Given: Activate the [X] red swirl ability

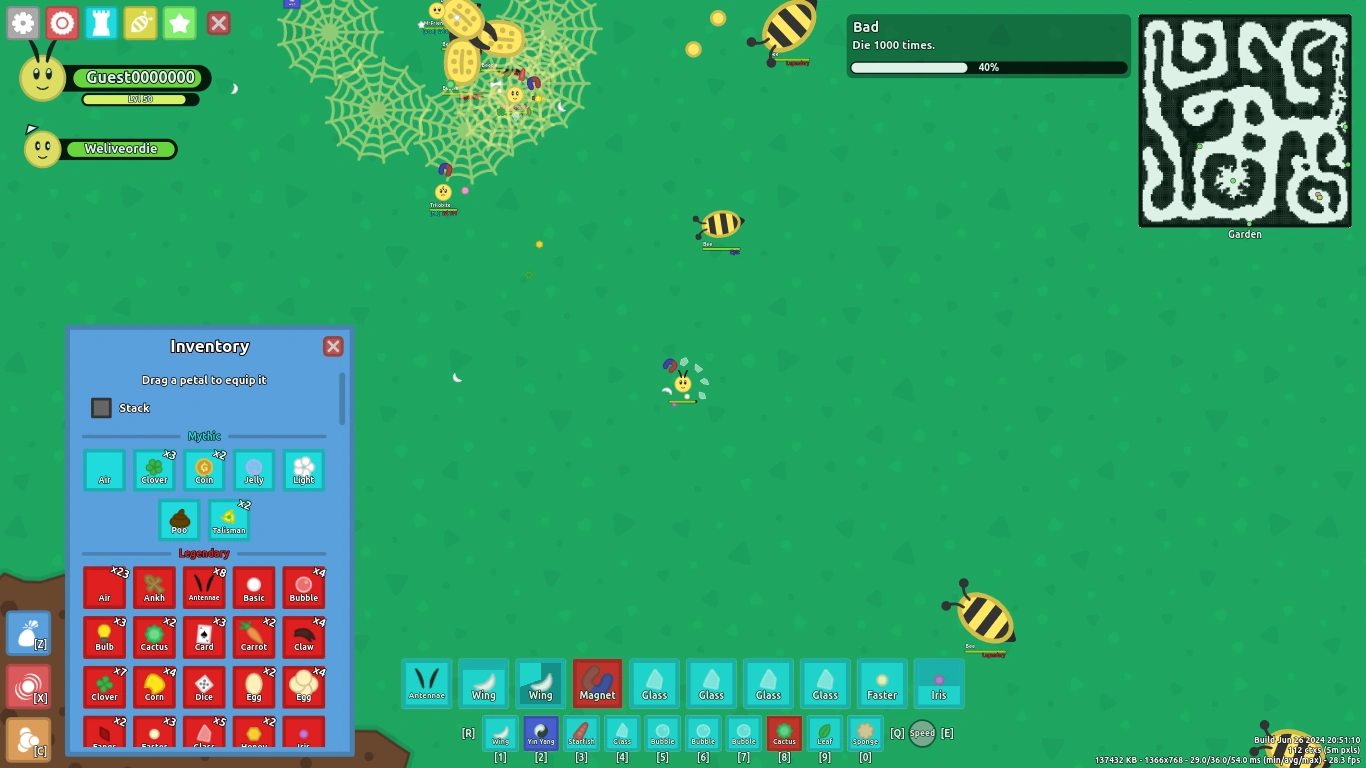Looking at the screenshot, I should (x=28, y=683).
